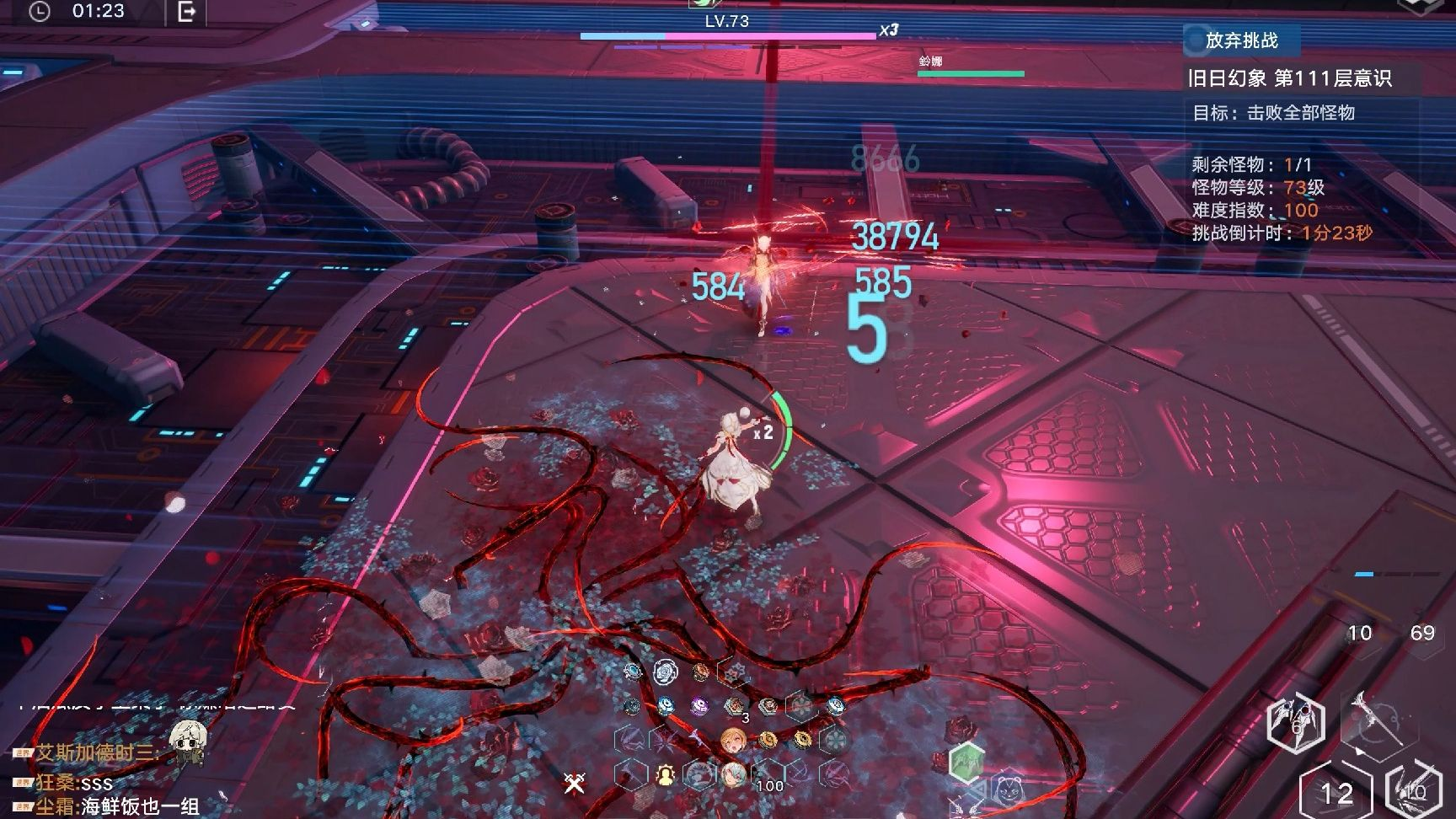This screenshot has height=819, width=1456.
Task: Open the 旧日幻象 objective tracker panel
Action: [1289, 78]
